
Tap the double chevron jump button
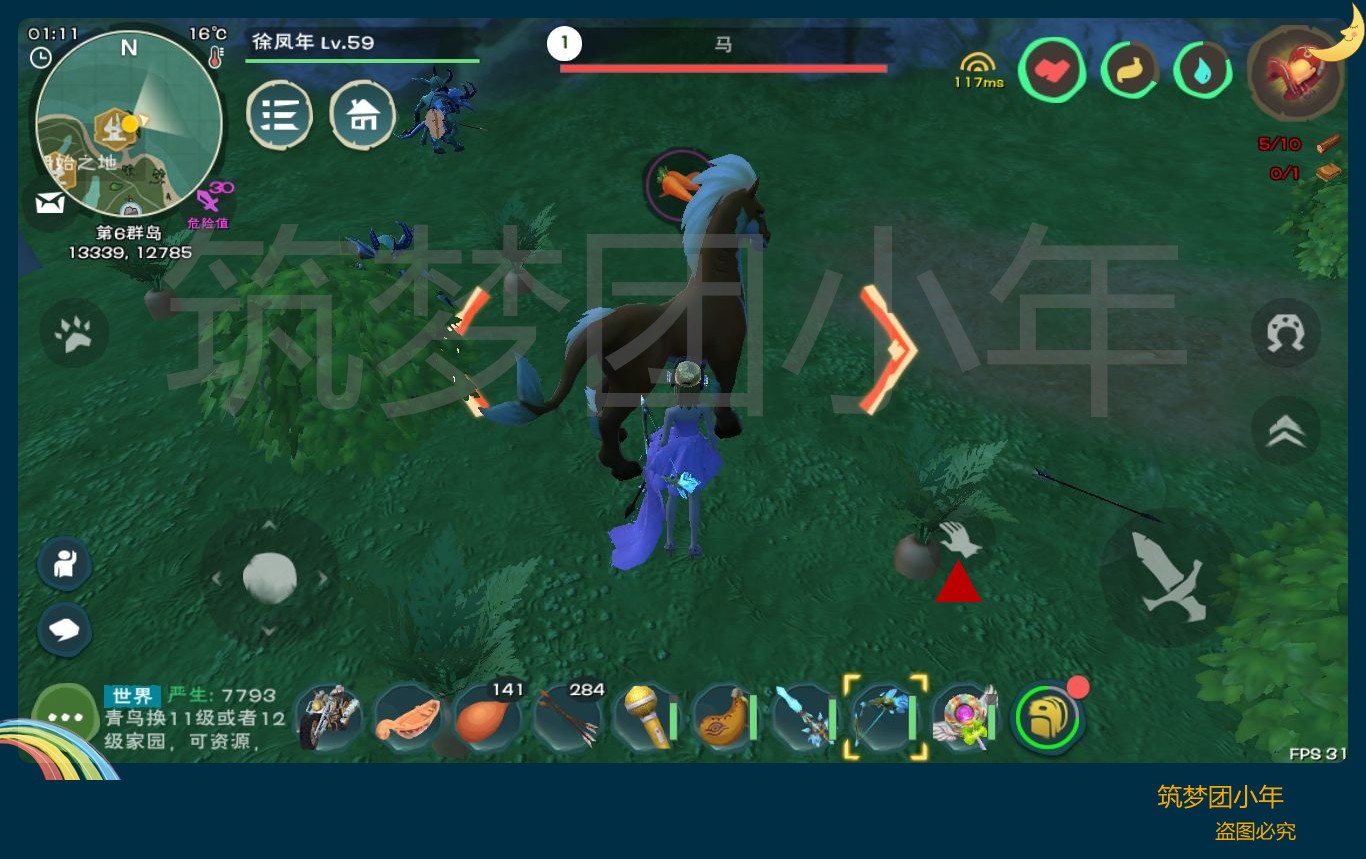(x=1285, y=430)
